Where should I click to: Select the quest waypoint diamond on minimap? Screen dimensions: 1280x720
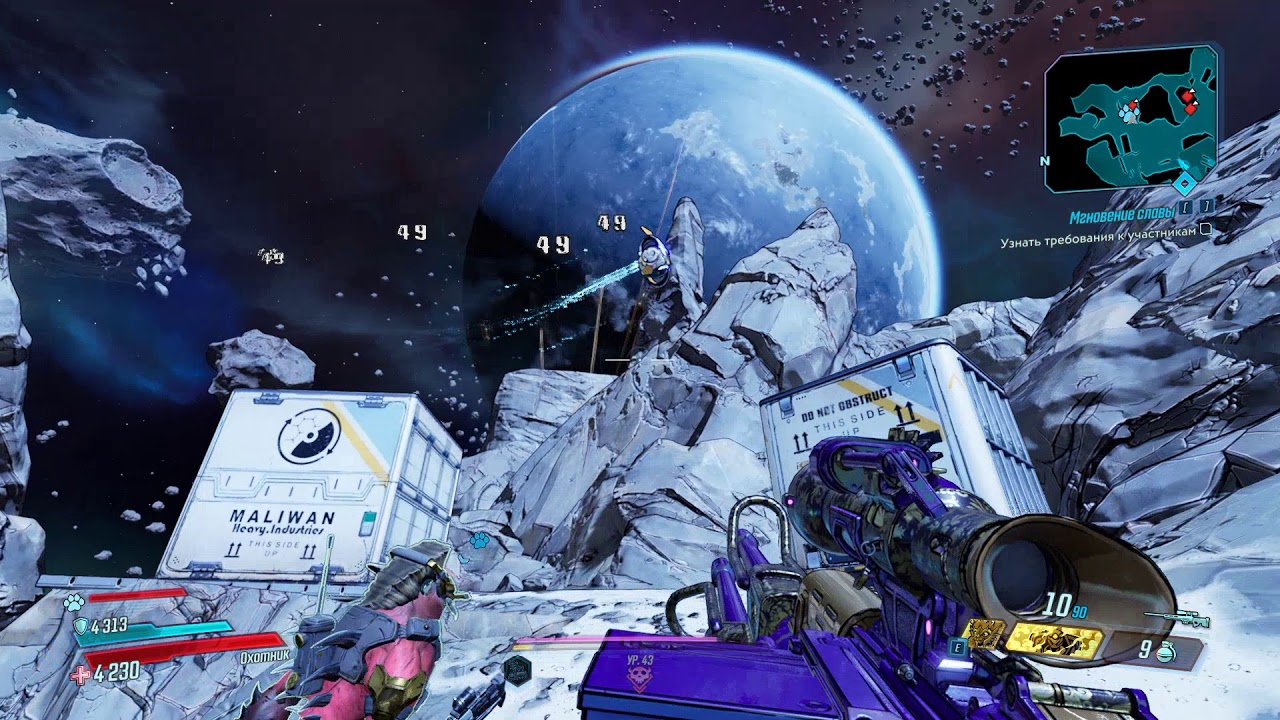1185,182
